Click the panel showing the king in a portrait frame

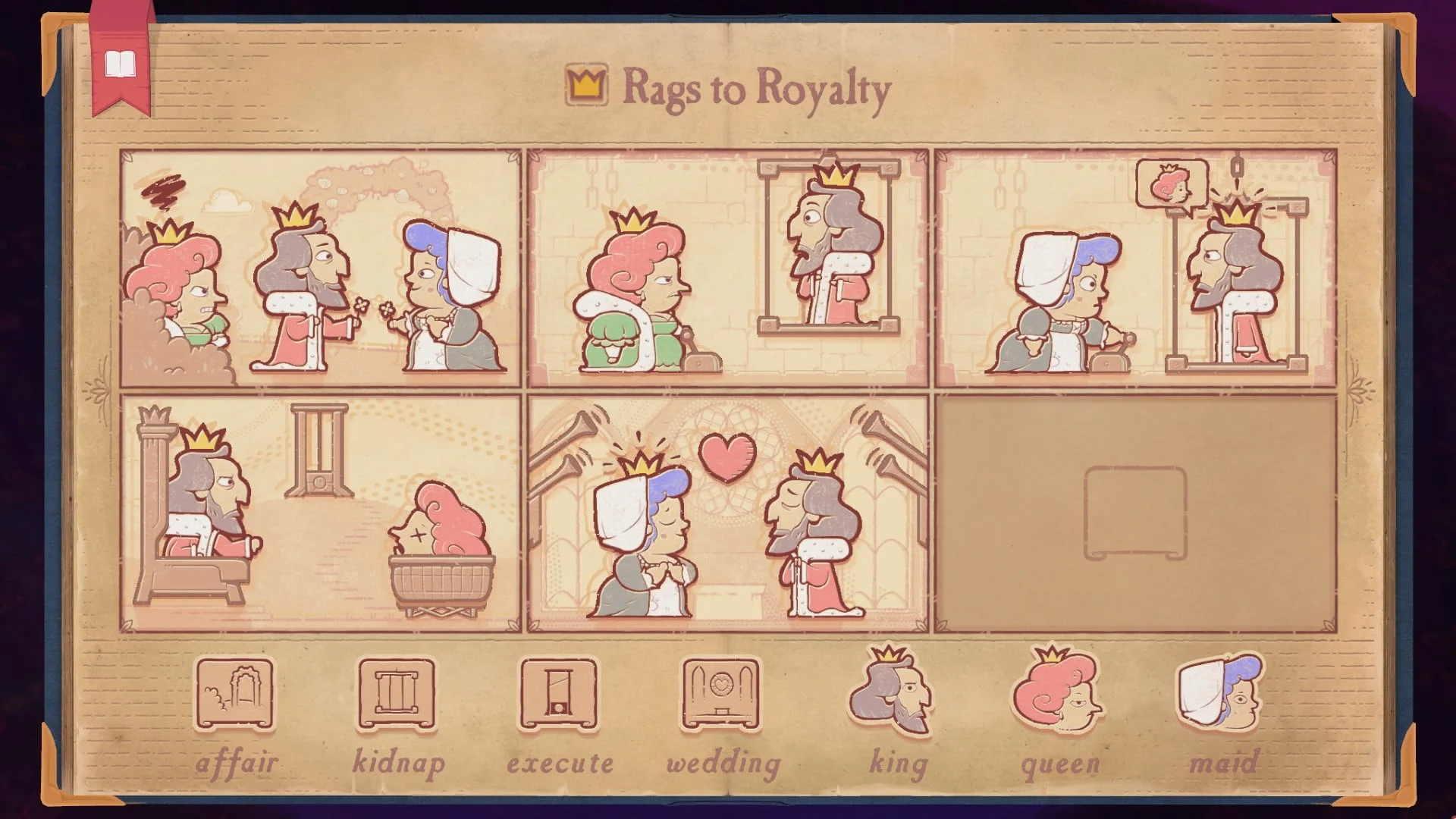pyautogui.click(x=728, y=265)
